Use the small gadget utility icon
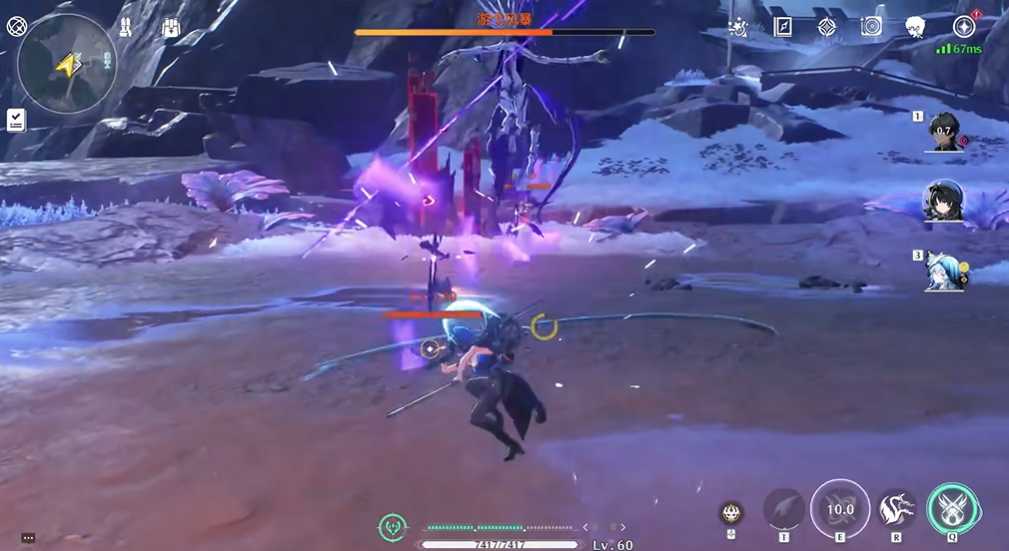Image resolution: width=1009 pixels, height=551 pixels. coord(731,513)
